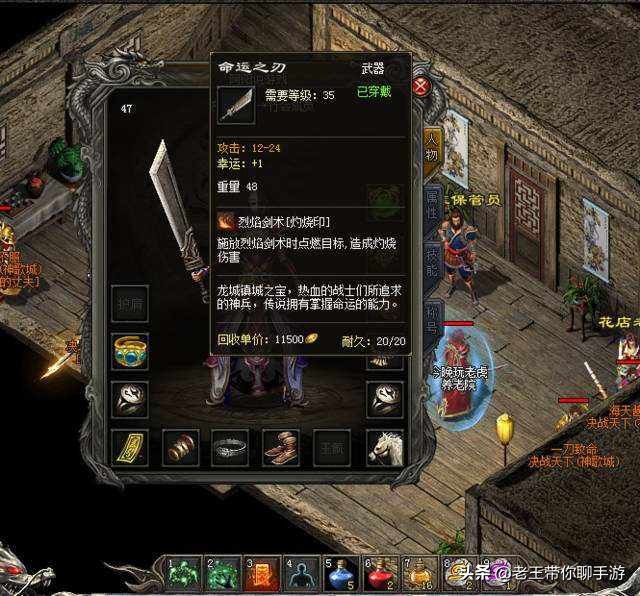Use the blue mana potion
Image resolution: width=640 pixels, height=596 pixels.
(341, 575)
